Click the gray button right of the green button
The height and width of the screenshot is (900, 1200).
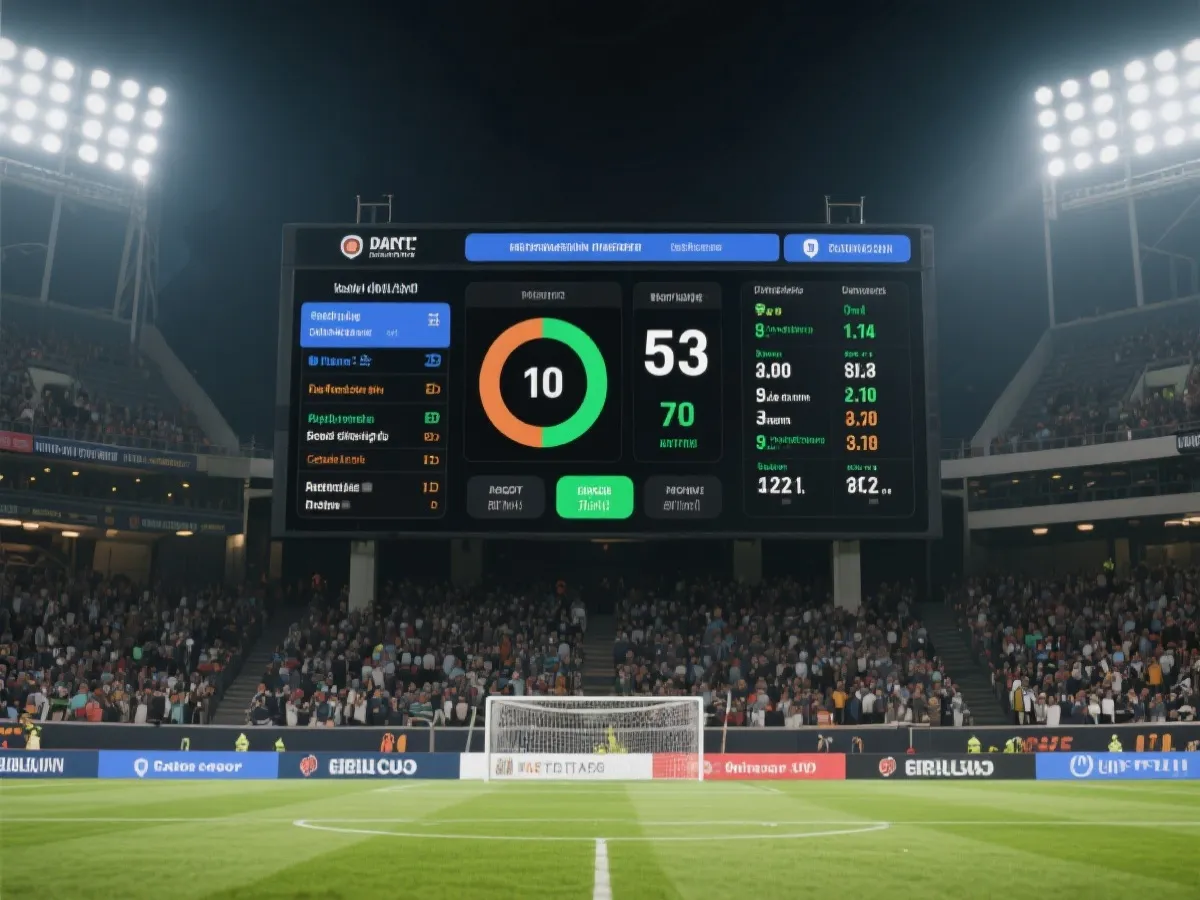point(683,497)
